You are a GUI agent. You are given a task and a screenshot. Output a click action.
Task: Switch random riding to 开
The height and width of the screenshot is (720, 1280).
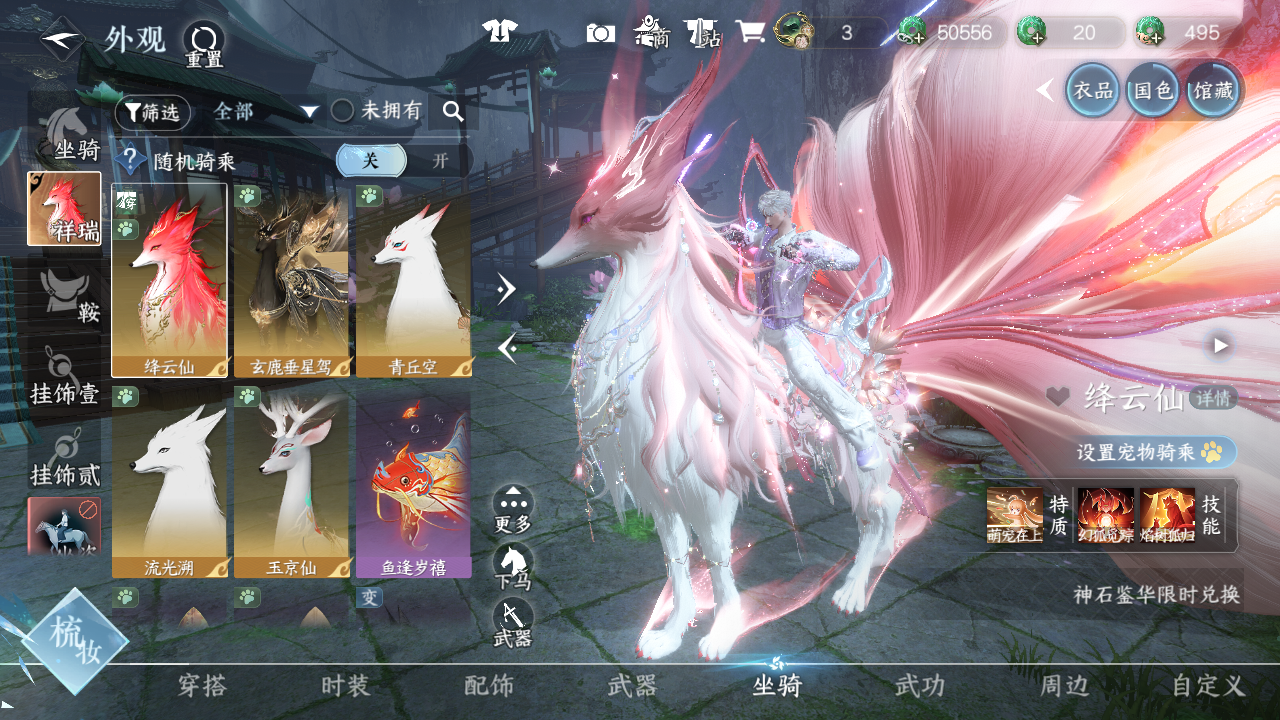[440, 161]
